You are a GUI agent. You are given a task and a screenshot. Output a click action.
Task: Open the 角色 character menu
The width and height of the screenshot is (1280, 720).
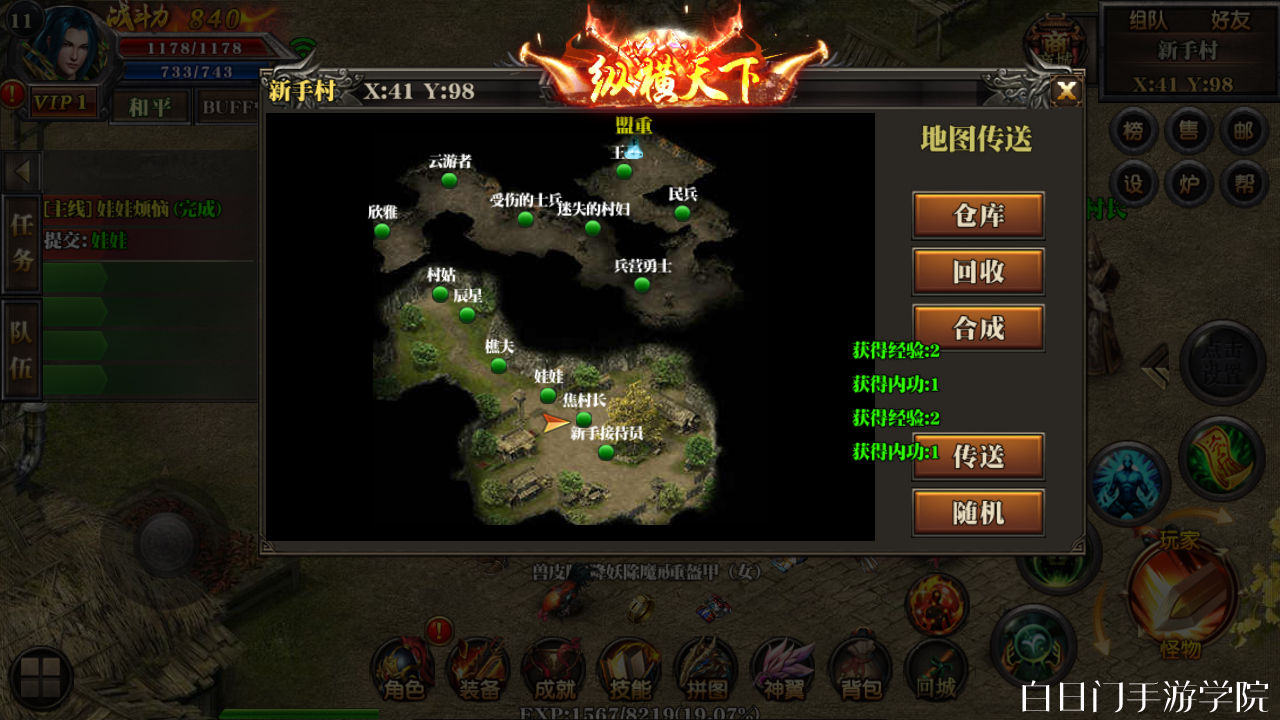403,670
